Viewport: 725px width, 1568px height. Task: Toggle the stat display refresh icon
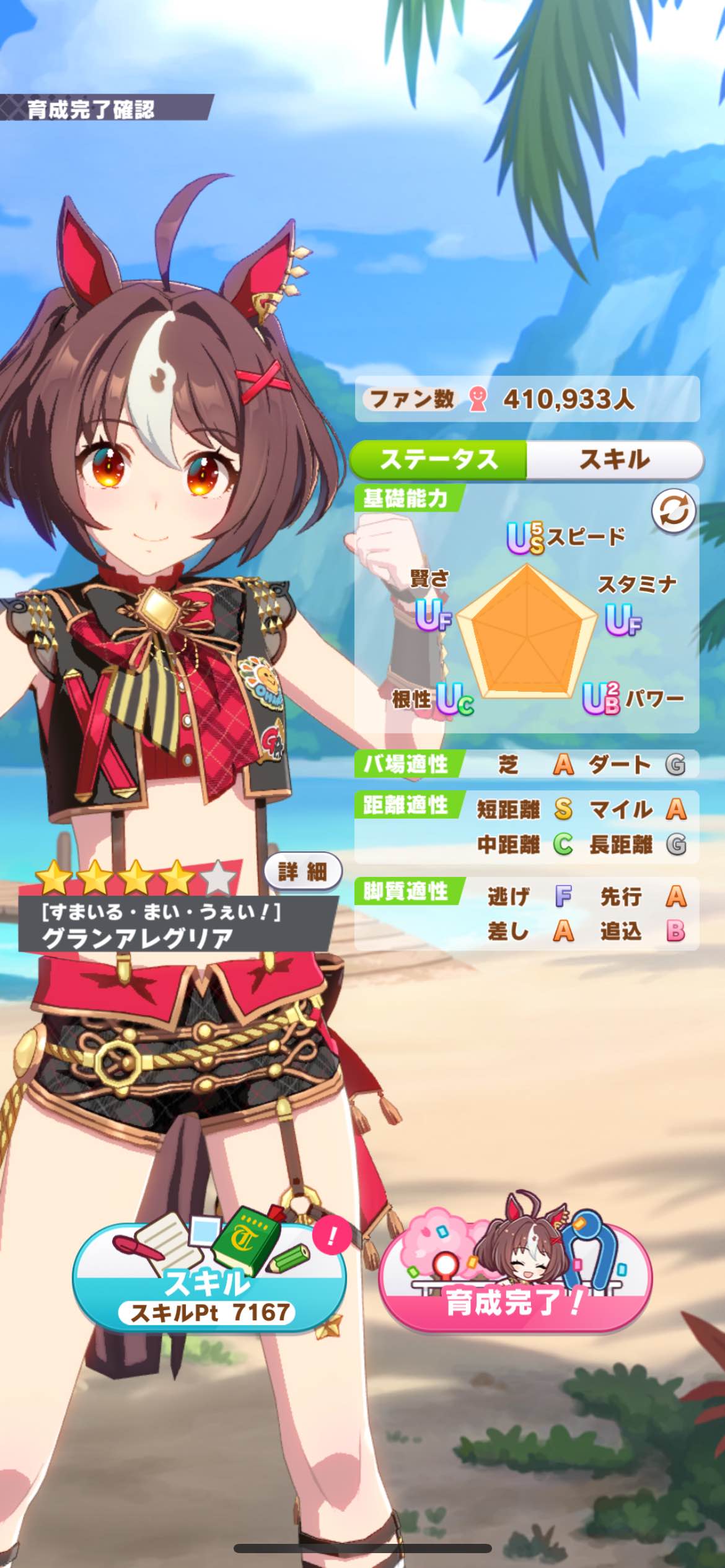point(673,512)
